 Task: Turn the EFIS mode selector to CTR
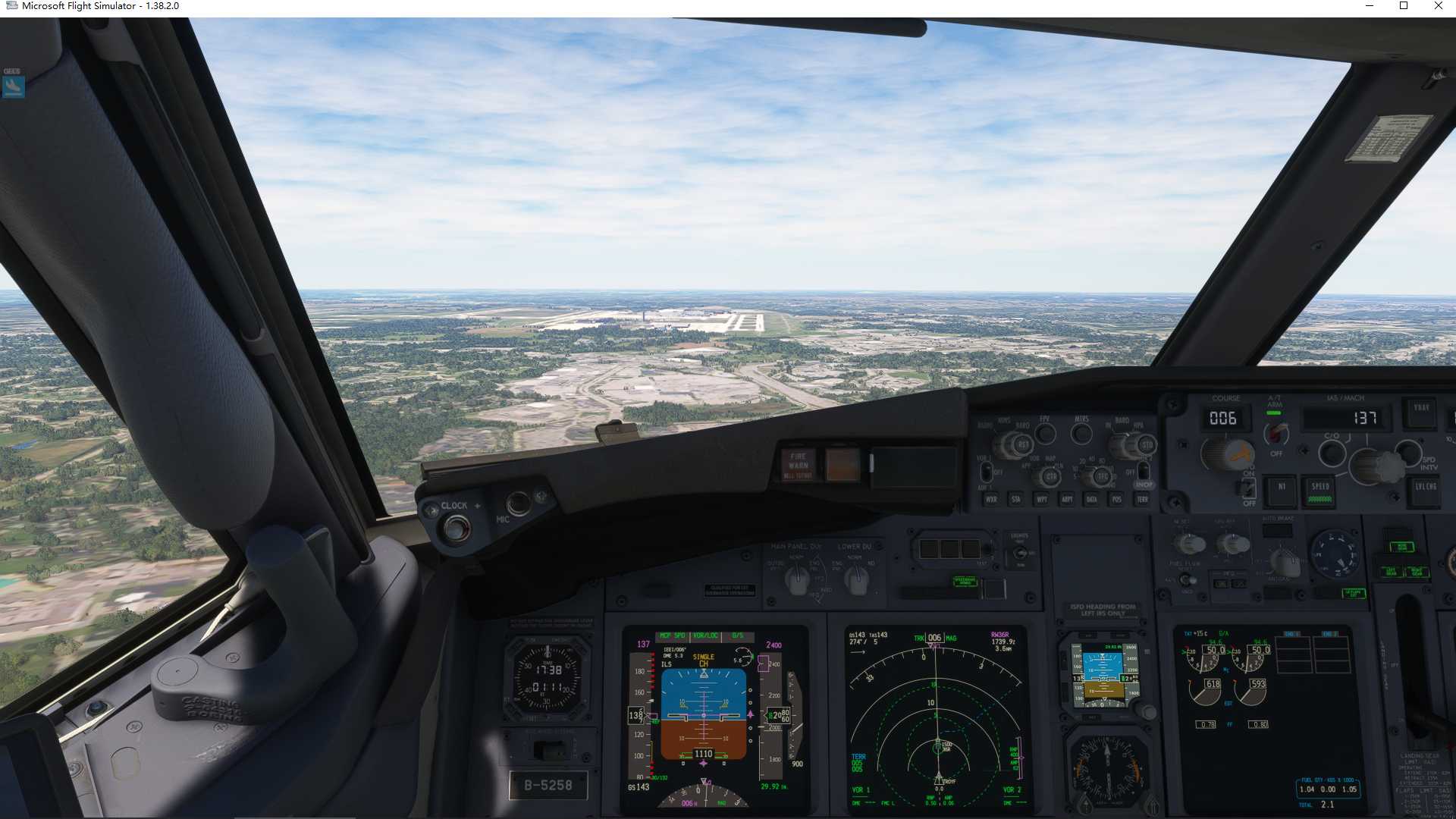click(1053, 475)
